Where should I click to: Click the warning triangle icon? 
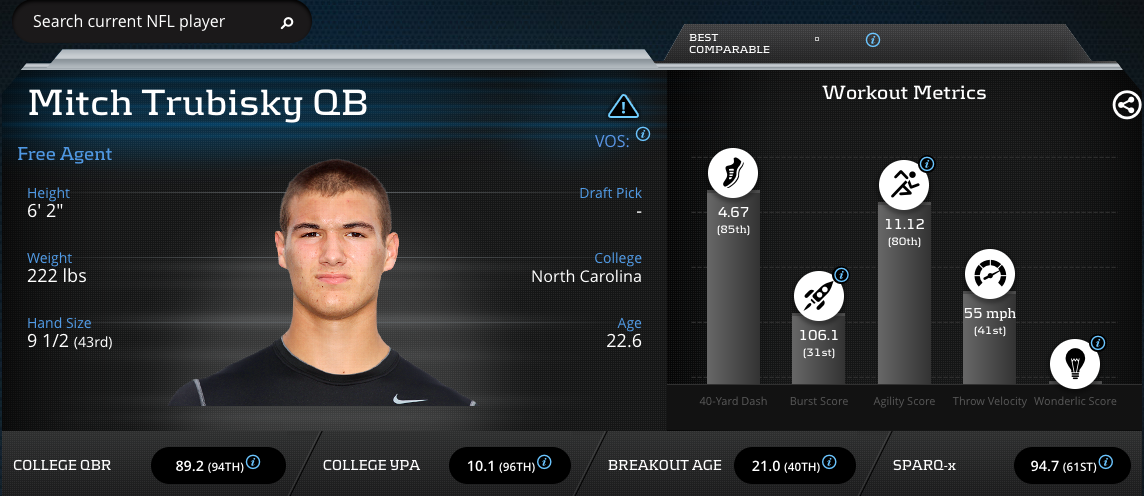point(623,106)
